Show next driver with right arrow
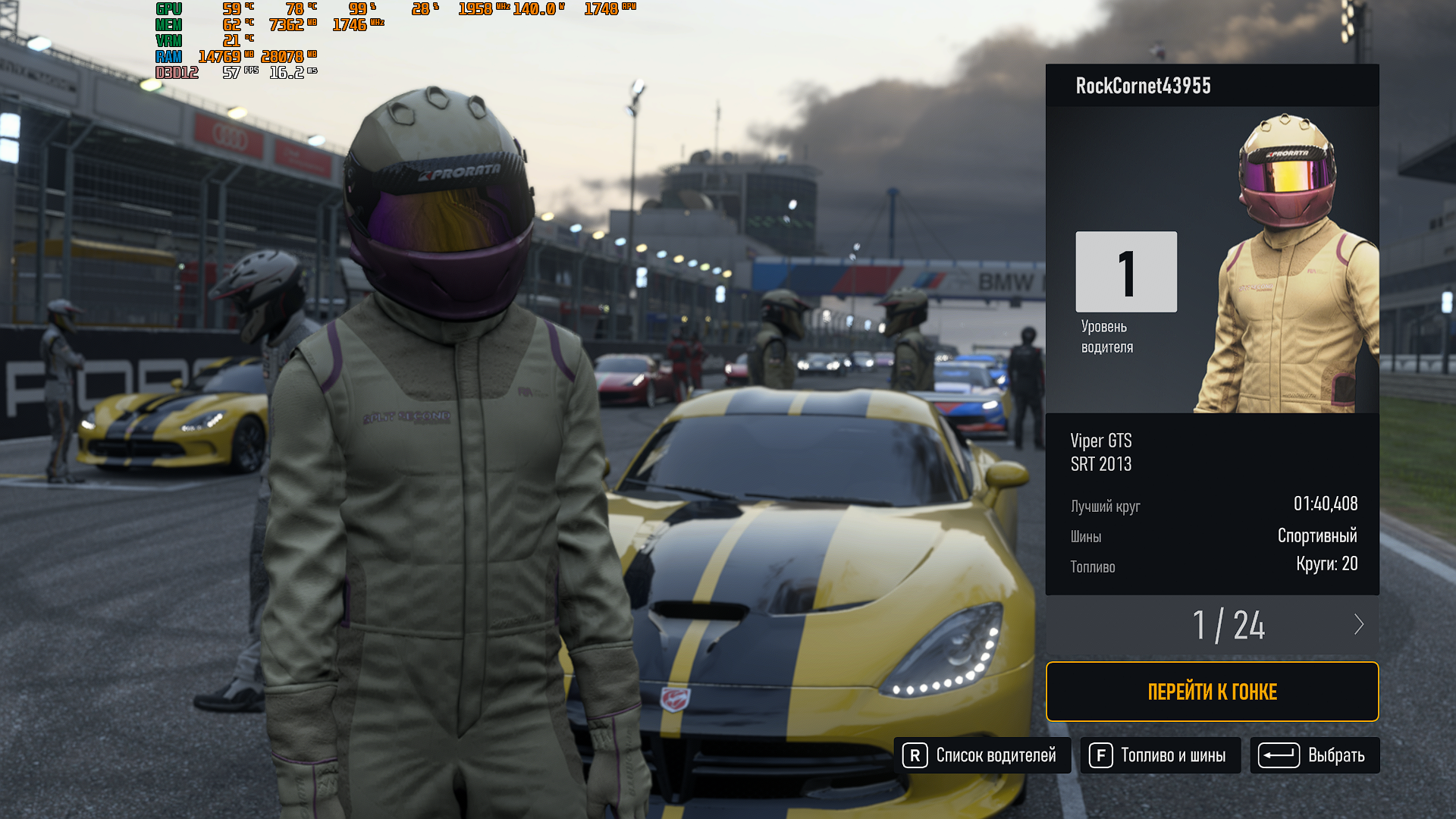This screenshot has height=819, width=1456. pos(1358,625)
